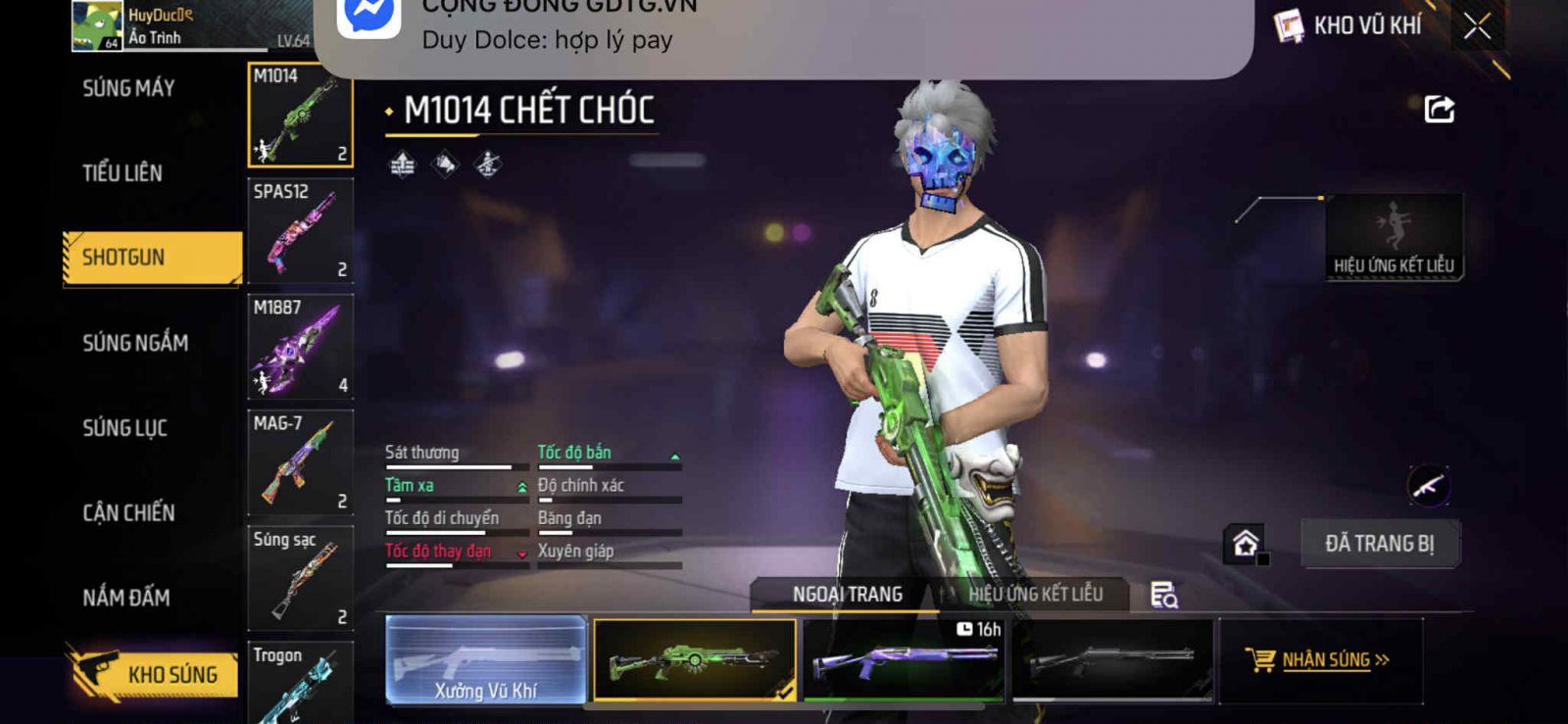Viewport: 1568px width, 724px height.
Task: Close the Kho Vũ Khí screen
Action: 1477,26
